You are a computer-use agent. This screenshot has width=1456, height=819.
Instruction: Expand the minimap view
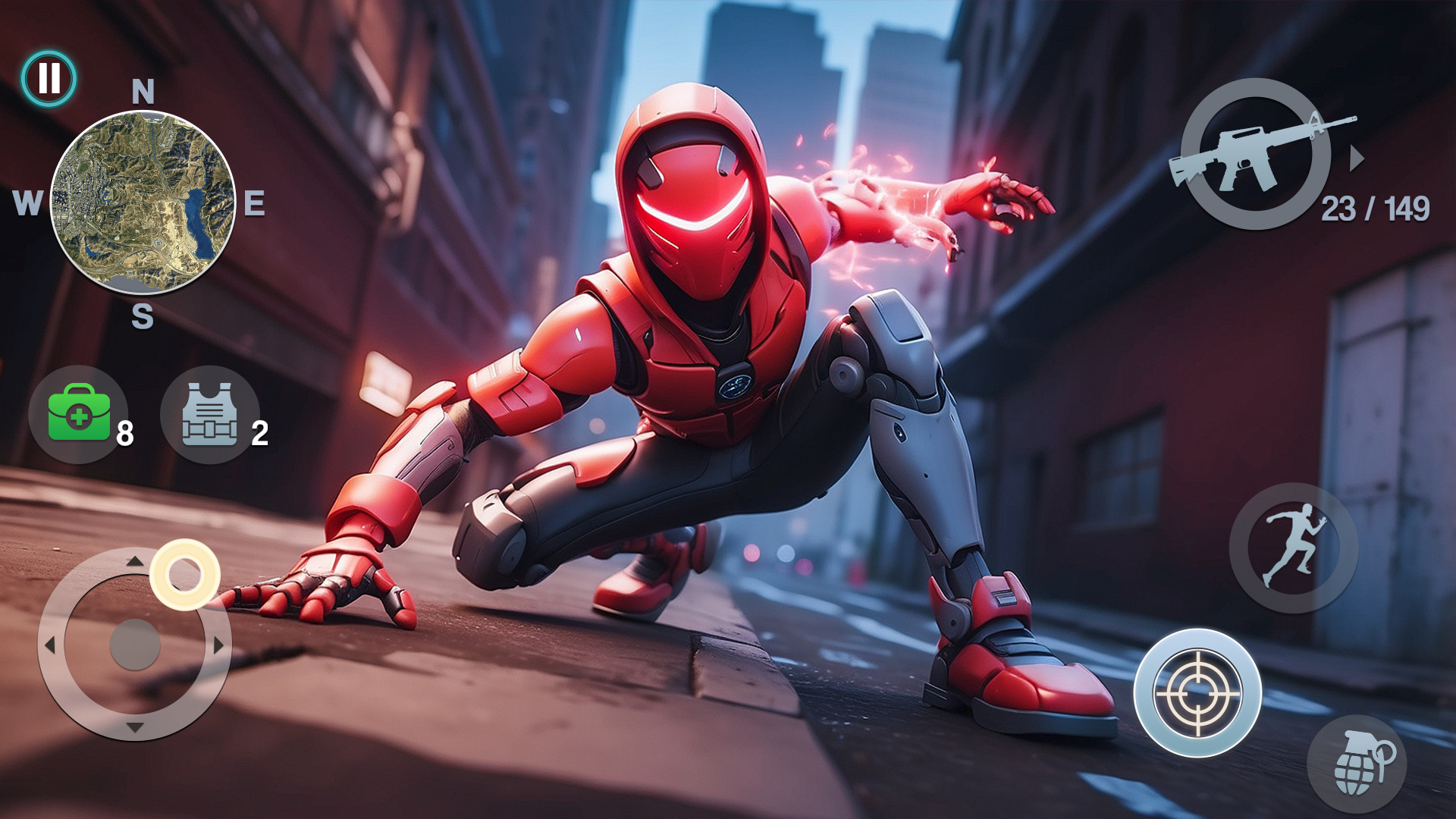coord(144,201)
